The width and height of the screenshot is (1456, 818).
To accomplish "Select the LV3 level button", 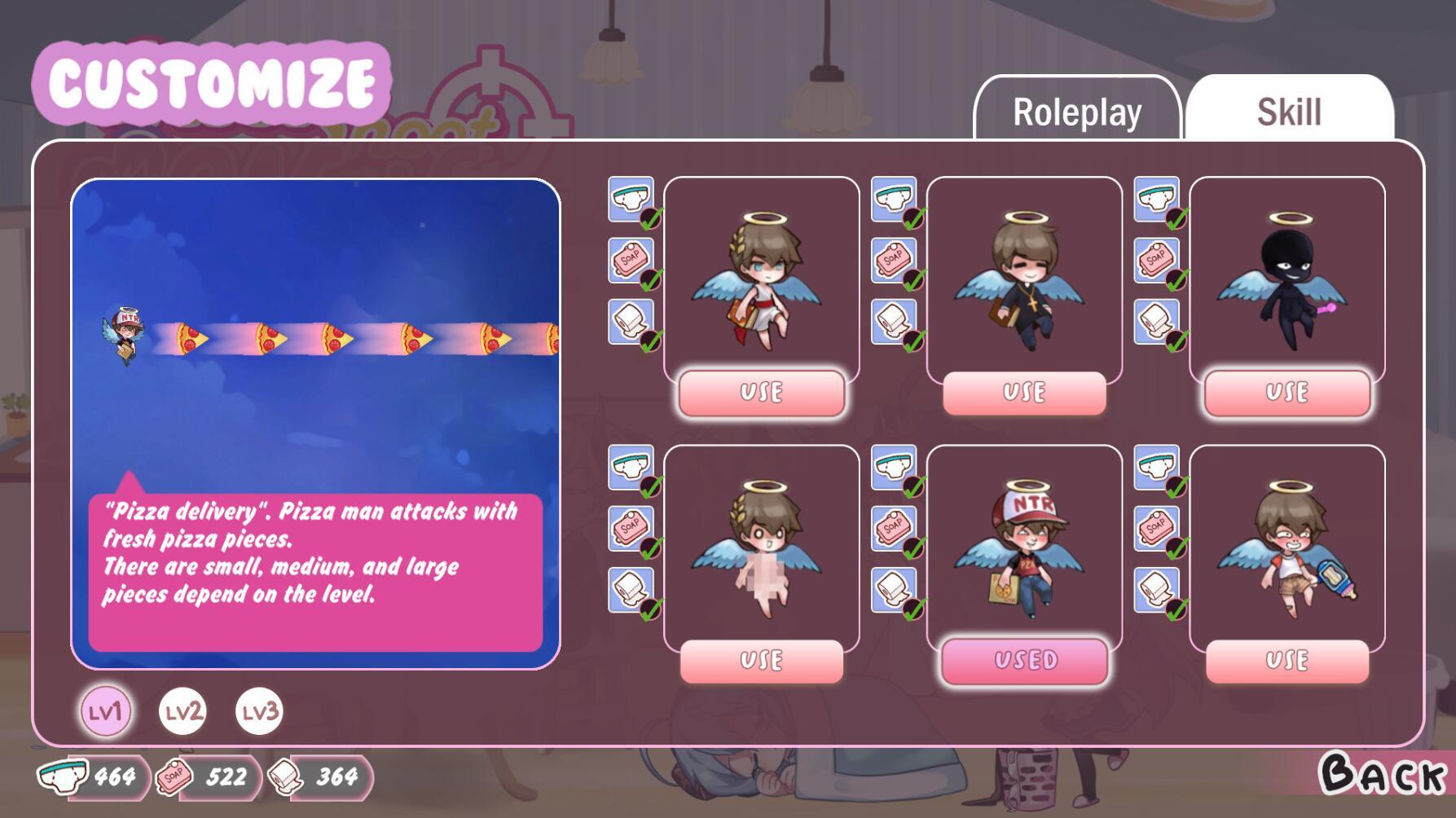I will click(259, 711).
